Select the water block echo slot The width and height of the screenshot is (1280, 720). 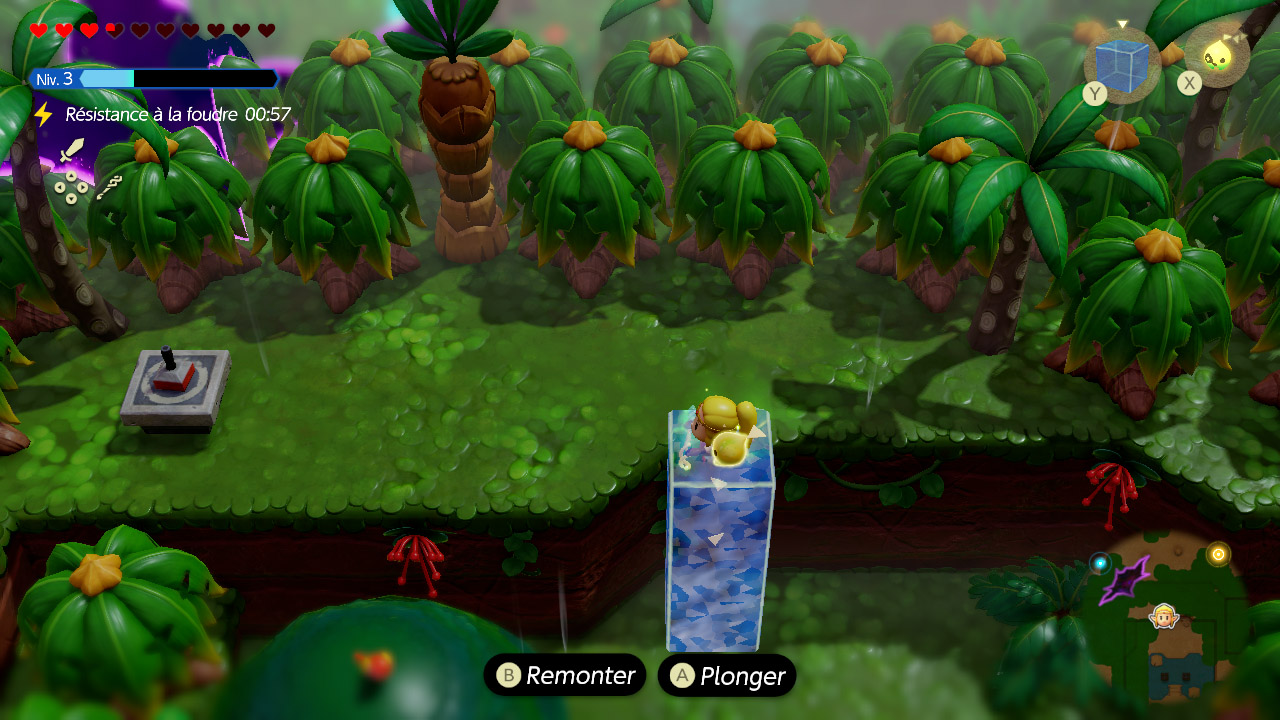(1122, 61)
